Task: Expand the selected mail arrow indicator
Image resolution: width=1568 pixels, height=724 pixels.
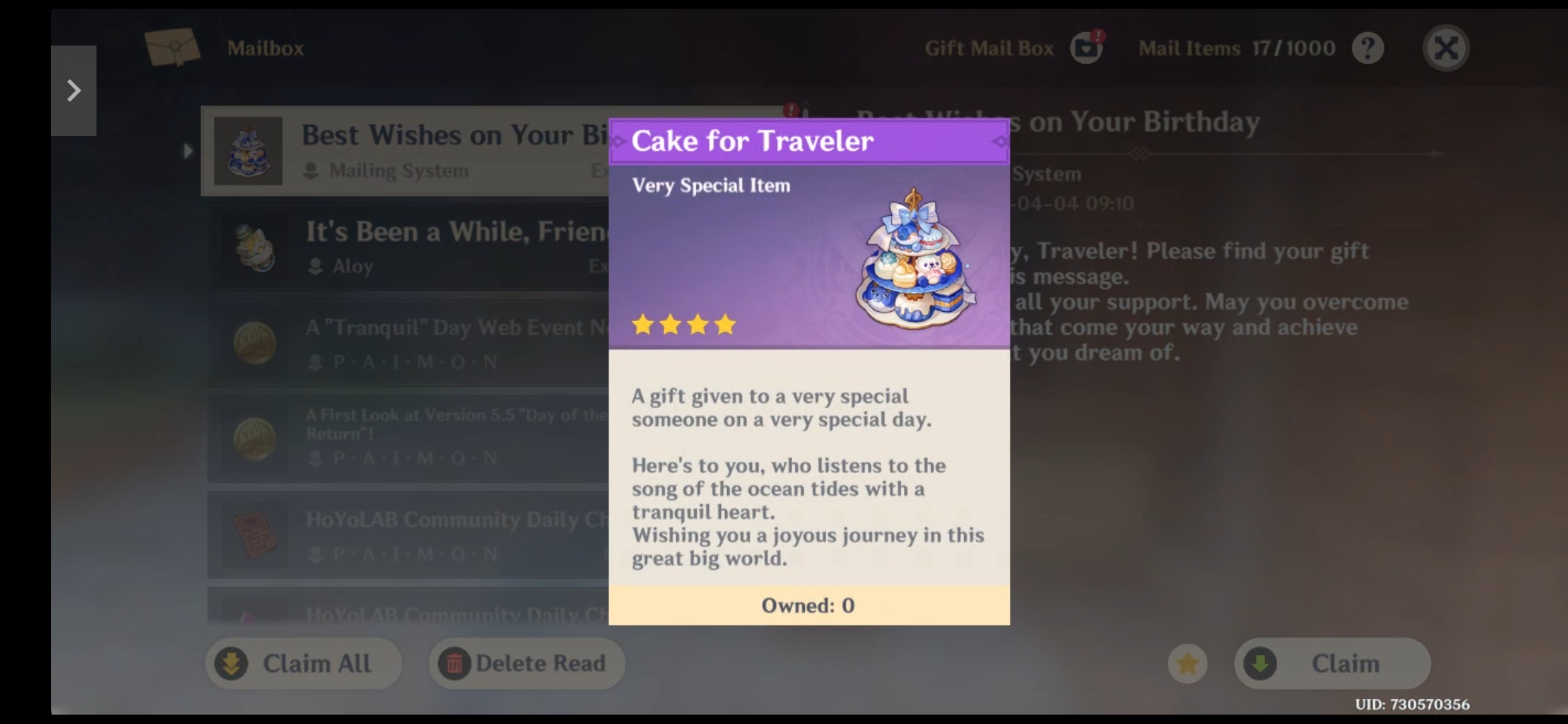Action: pyautogui.click(x=187, y=151)
